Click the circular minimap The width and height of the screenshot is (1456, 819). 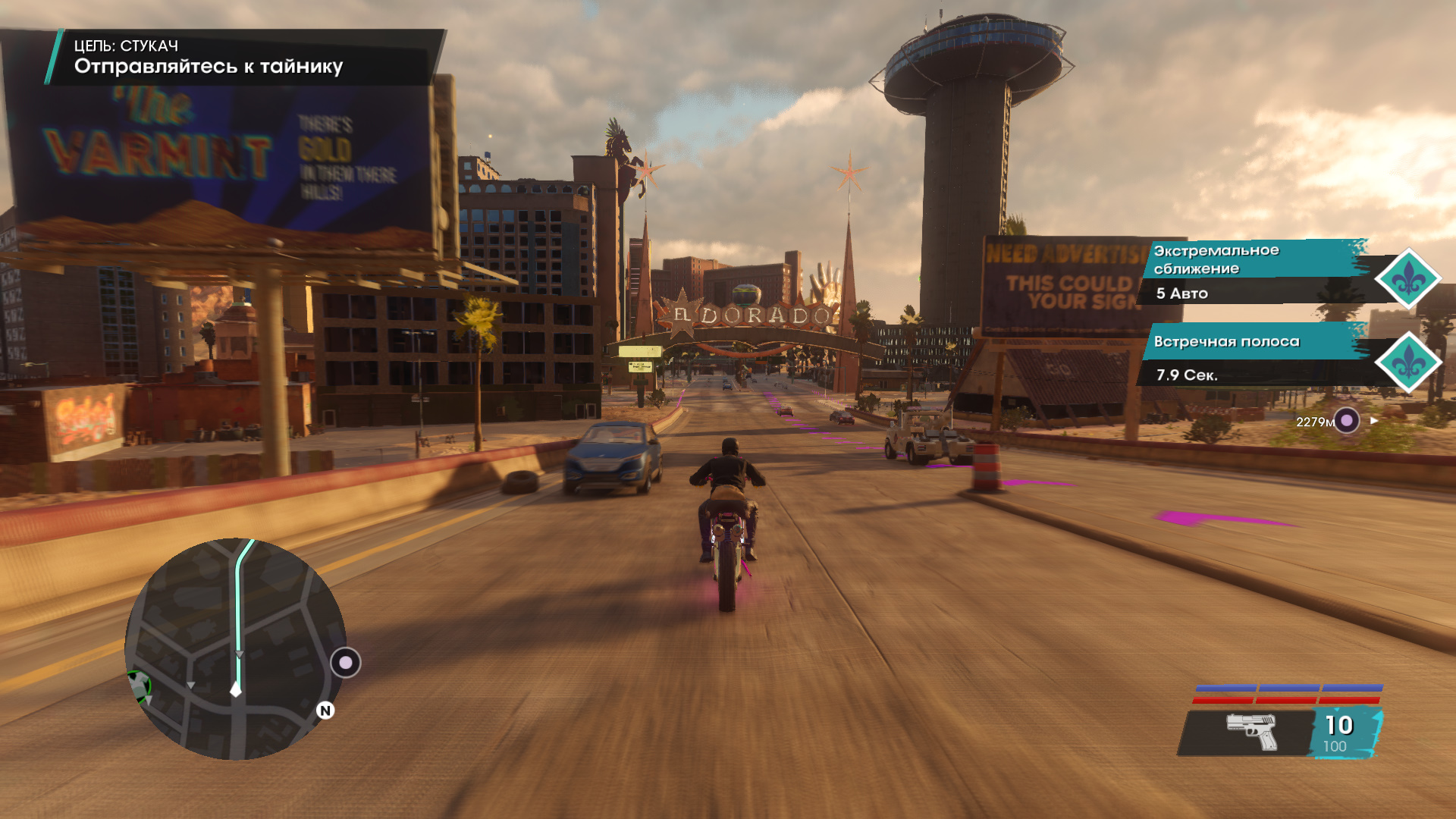pos(235,648)
